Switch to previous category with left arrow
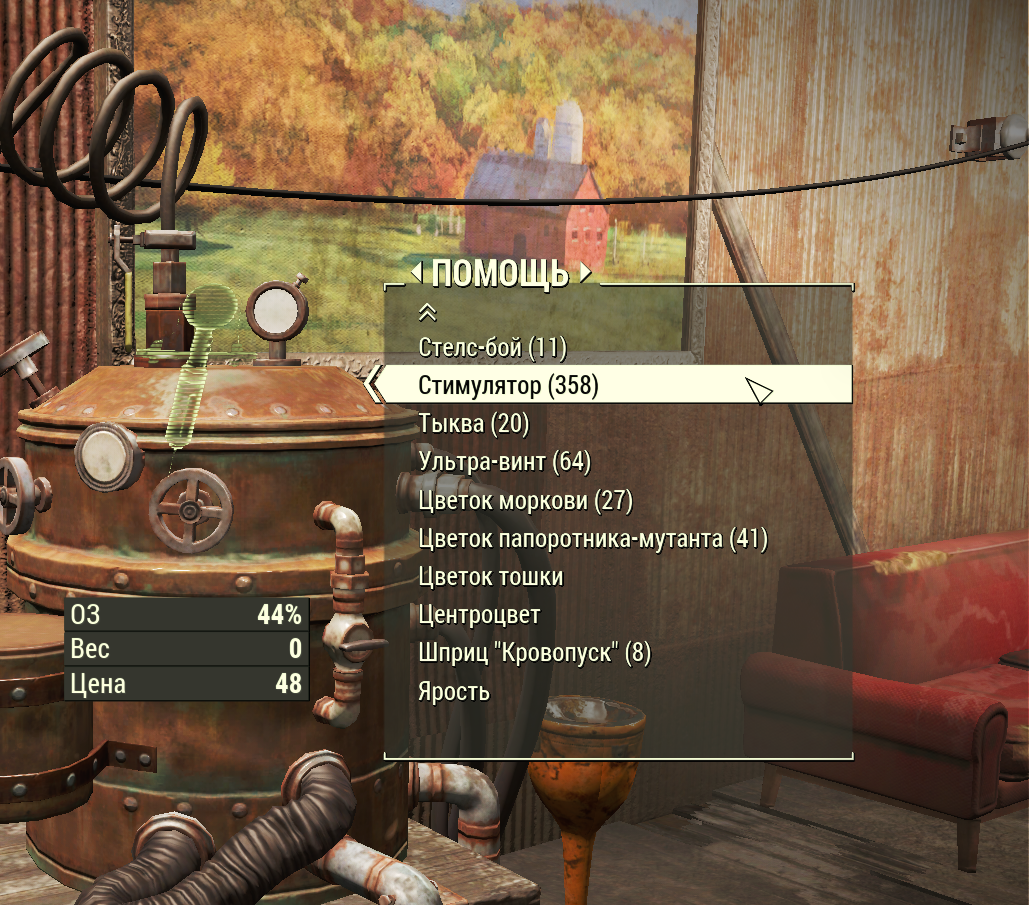This screenshot has width=1029, height=905. pos(417,272)
